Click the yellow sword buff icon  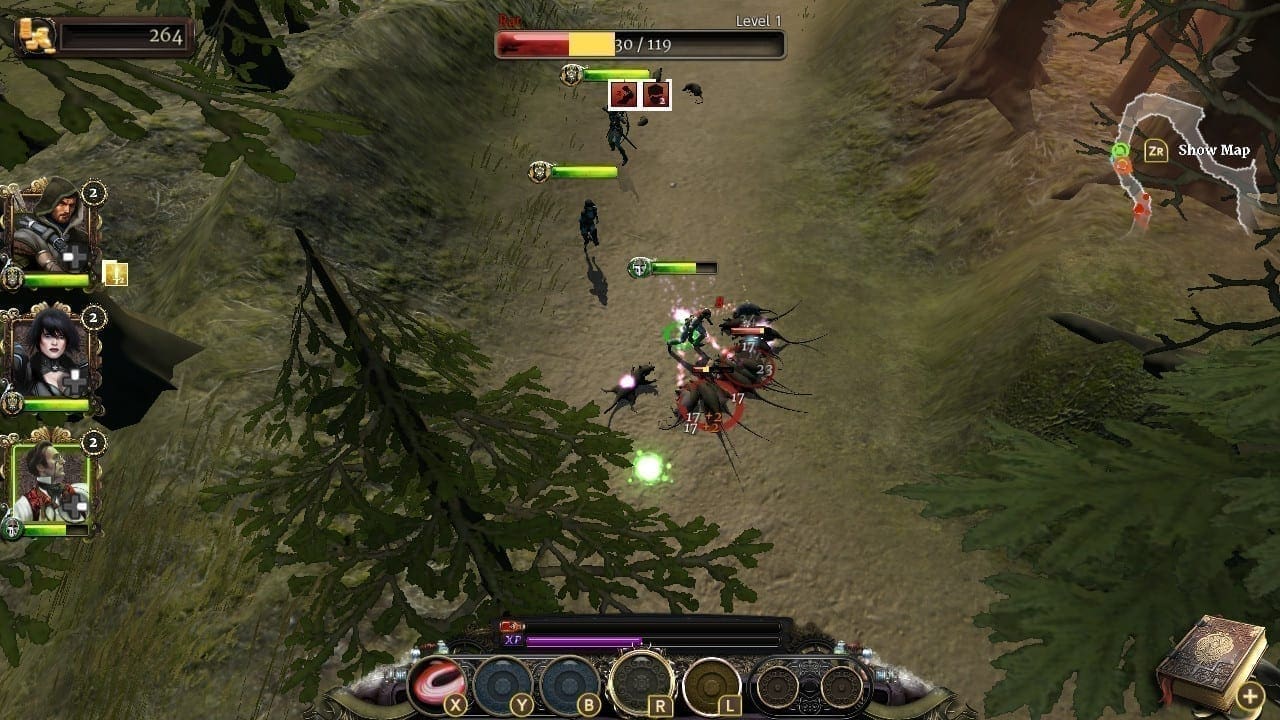[115, 273]
